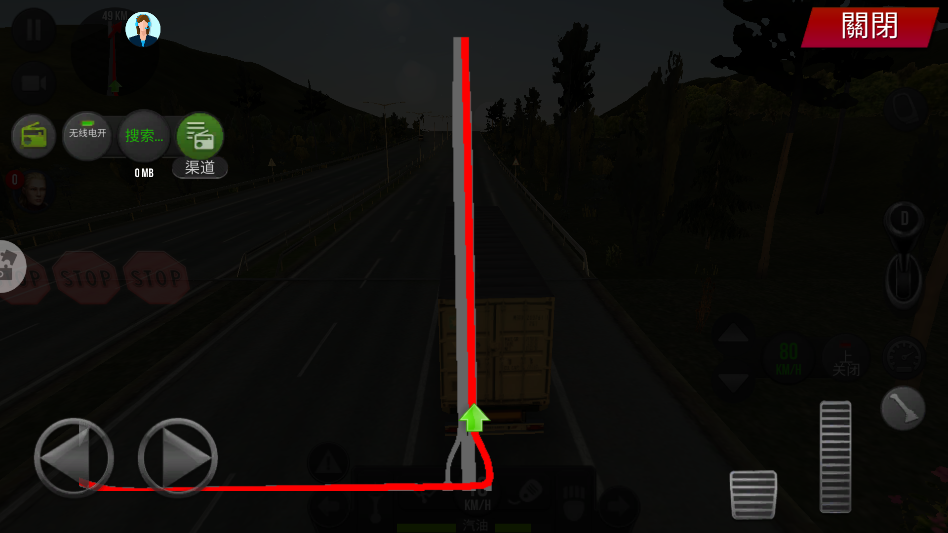Open the dashboard gauge icon
948x533 pixels.
(904, 356)
